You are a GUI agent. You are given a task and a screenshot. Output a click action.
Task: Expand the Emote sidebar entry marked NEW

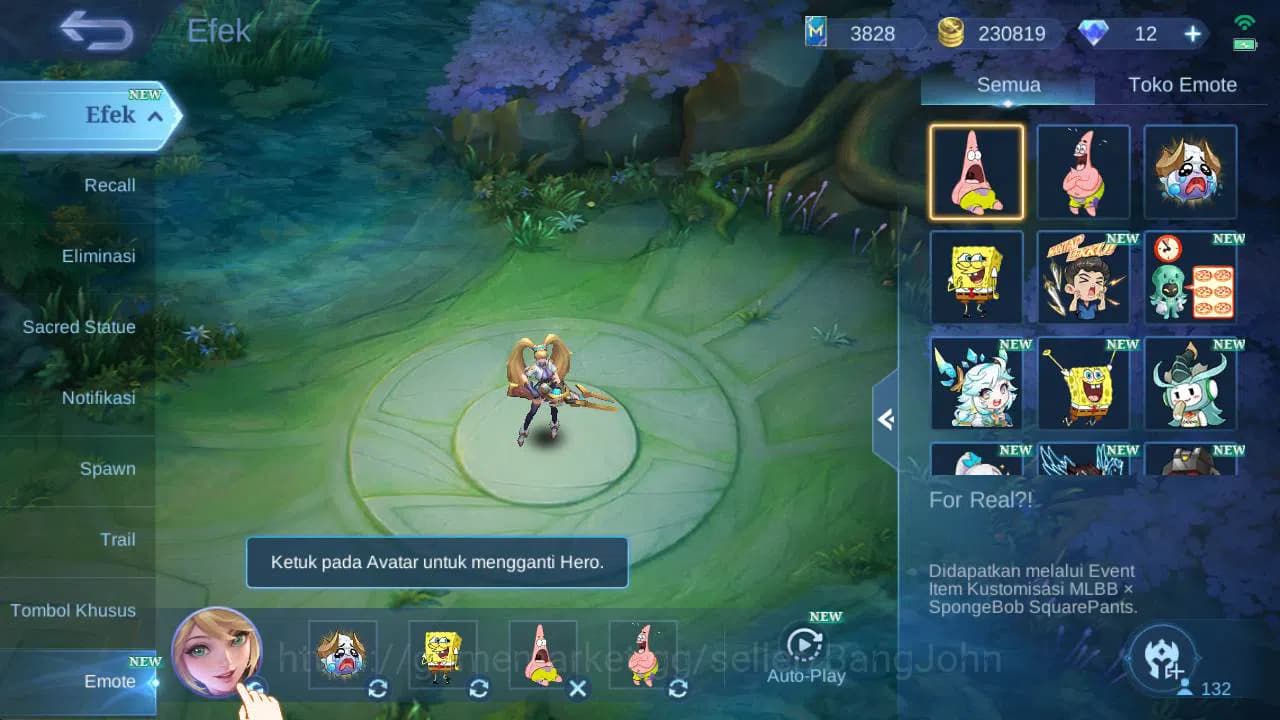point(110,681)
